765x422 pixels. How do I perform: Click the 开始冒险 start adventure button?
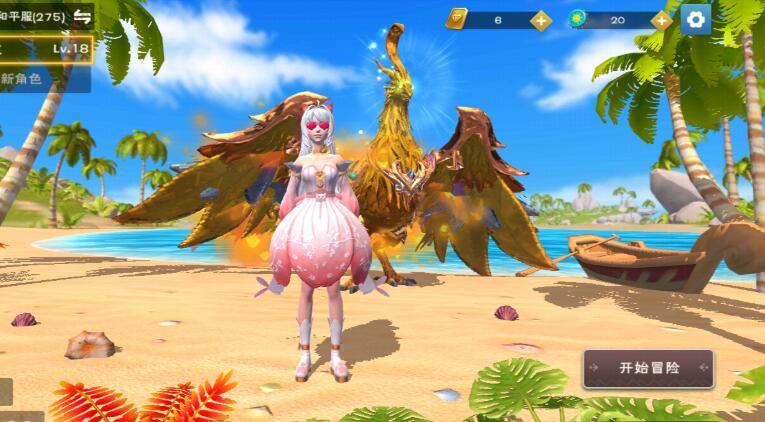coord(648,368)
